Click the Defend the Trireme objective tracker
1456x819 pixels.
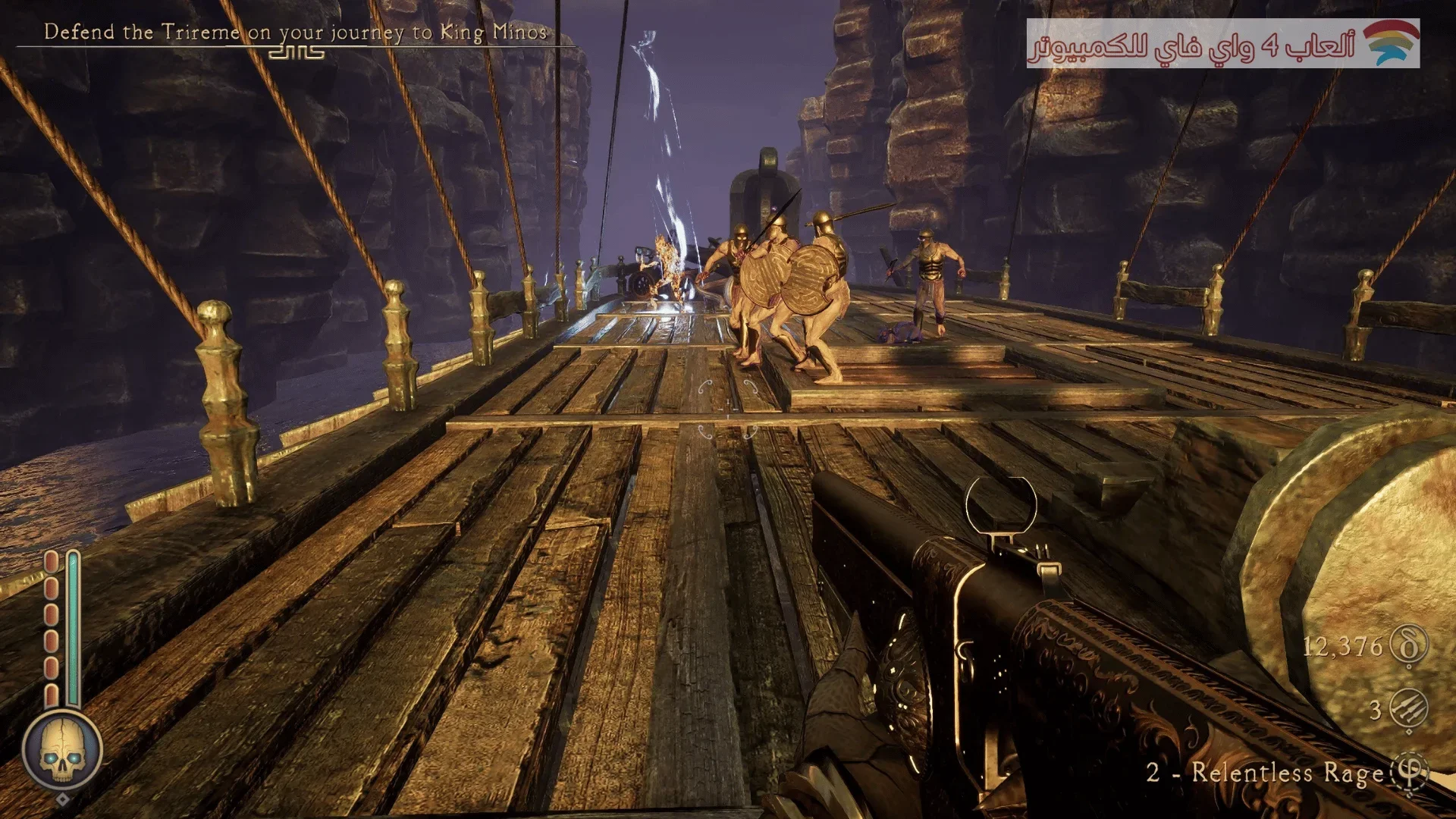[x=296, y=33]
